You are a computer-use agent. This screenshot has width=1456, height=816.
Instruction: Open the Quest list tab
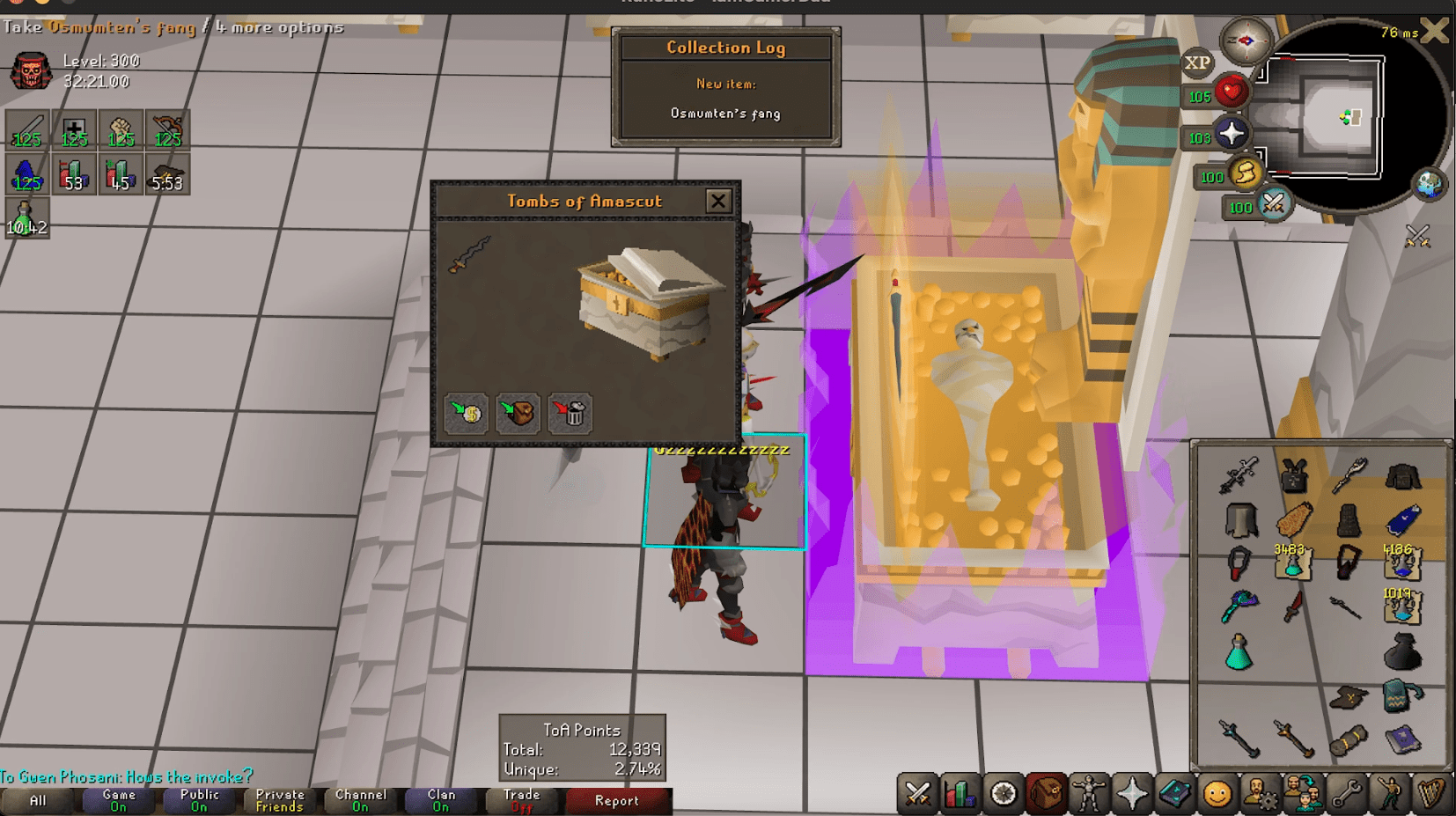pos(1005,794)
